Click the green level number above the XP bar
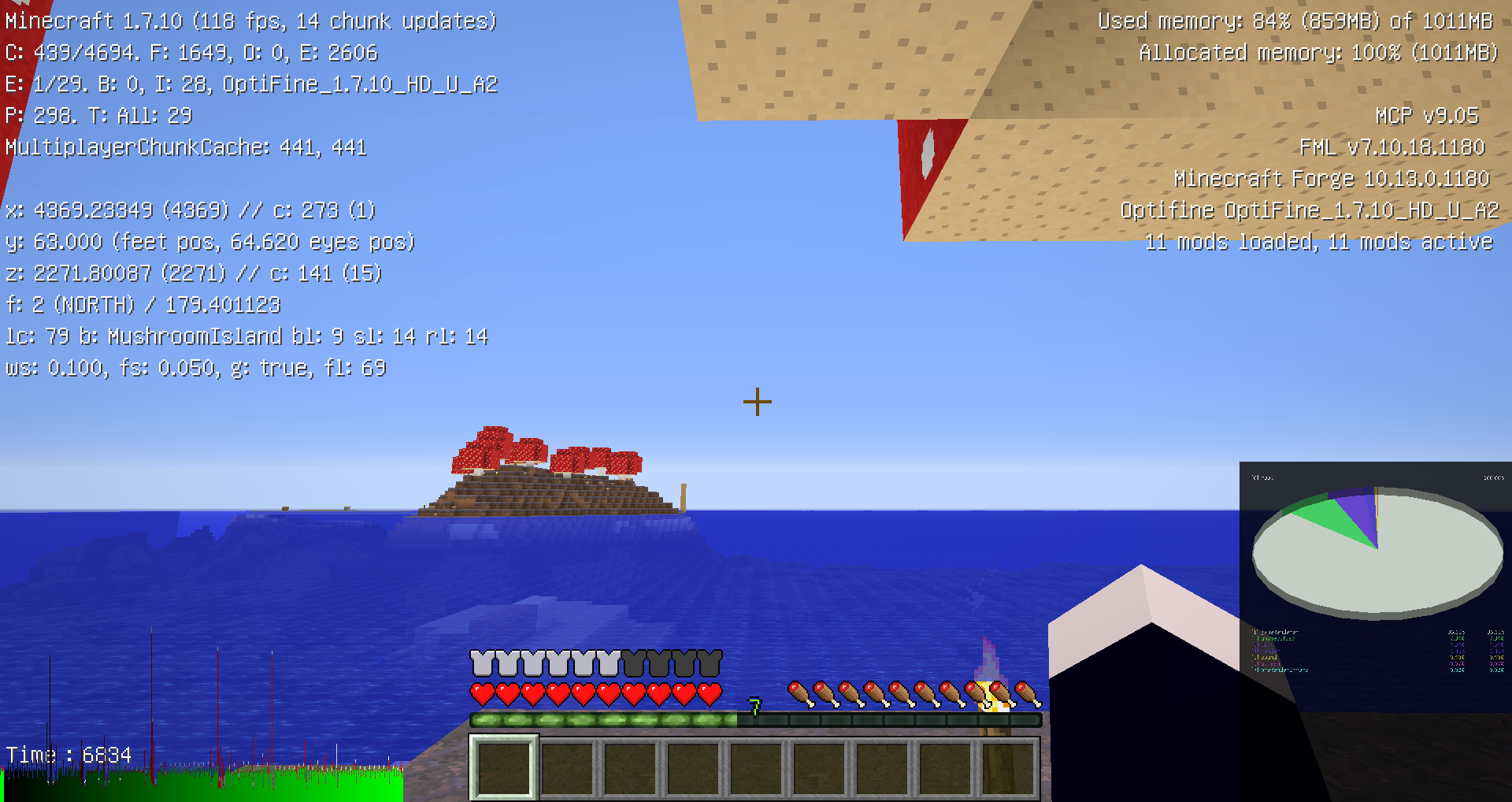 coord(754,707)
